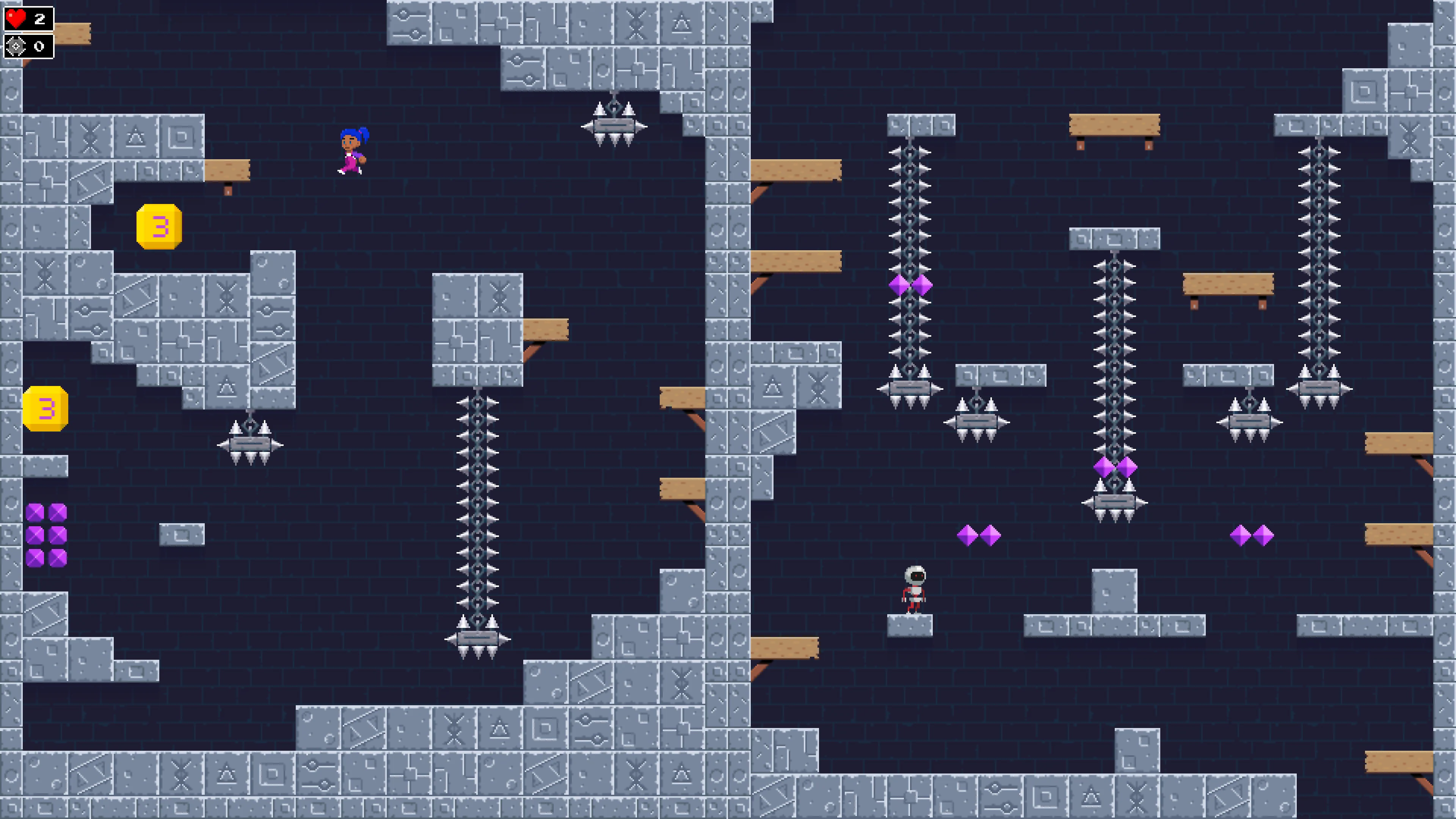Click the pair of purple gems near the robot

click(979, 536)
